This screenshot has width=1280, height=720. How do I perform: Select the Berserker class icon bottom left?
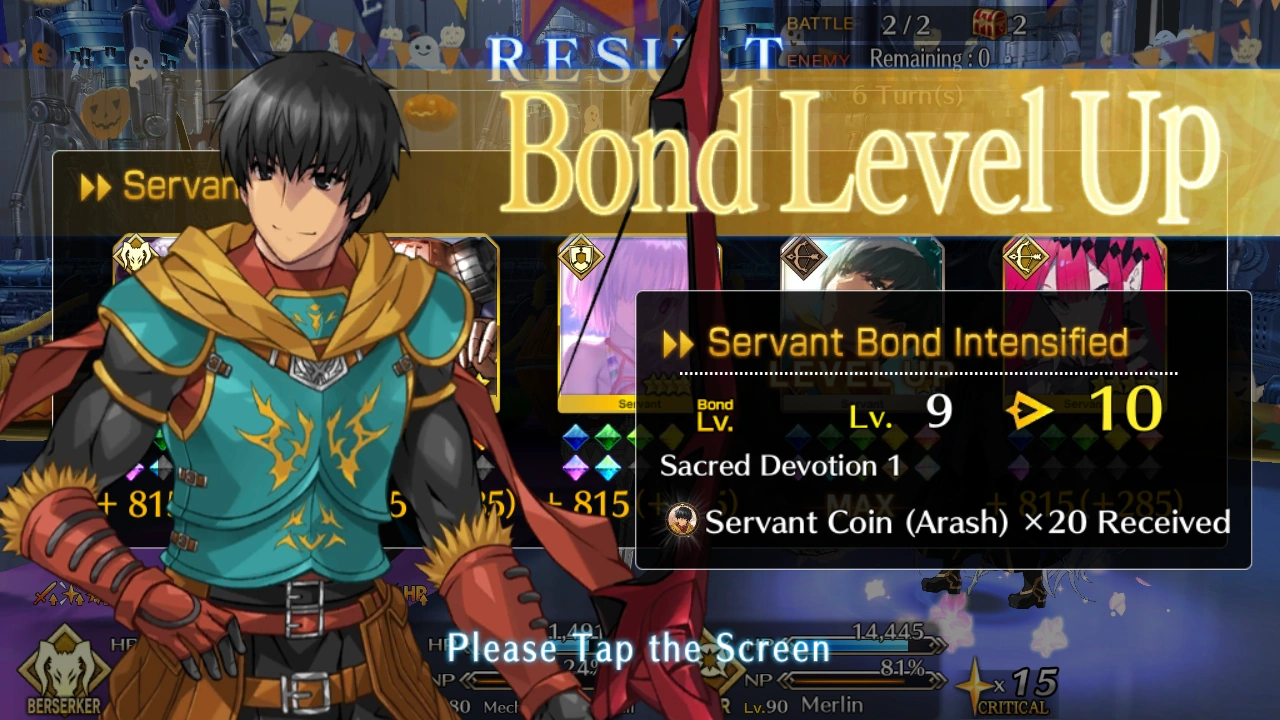tap(62, 670)
